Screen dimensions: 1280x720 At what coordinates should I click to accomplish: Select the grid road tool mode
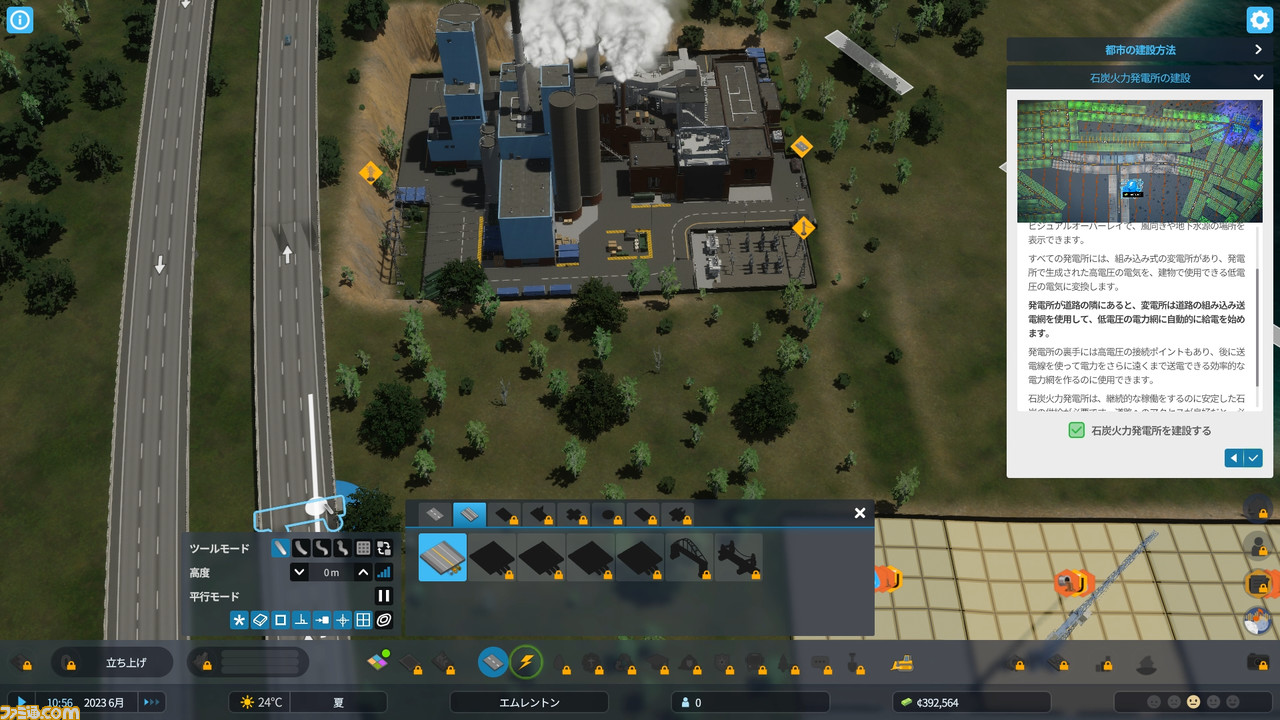(x=363, y=548)
